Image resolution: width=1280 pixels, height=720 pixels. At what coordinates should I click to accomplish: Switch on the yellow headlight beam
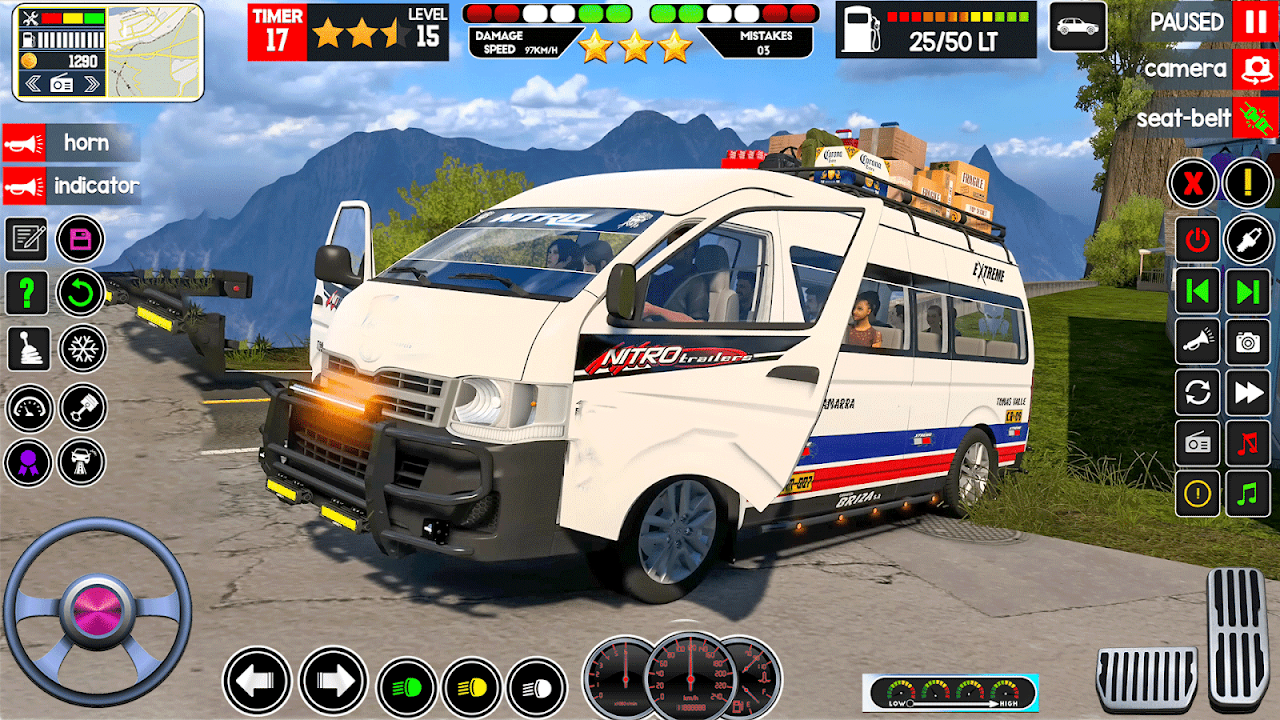(x=471, y=688)
